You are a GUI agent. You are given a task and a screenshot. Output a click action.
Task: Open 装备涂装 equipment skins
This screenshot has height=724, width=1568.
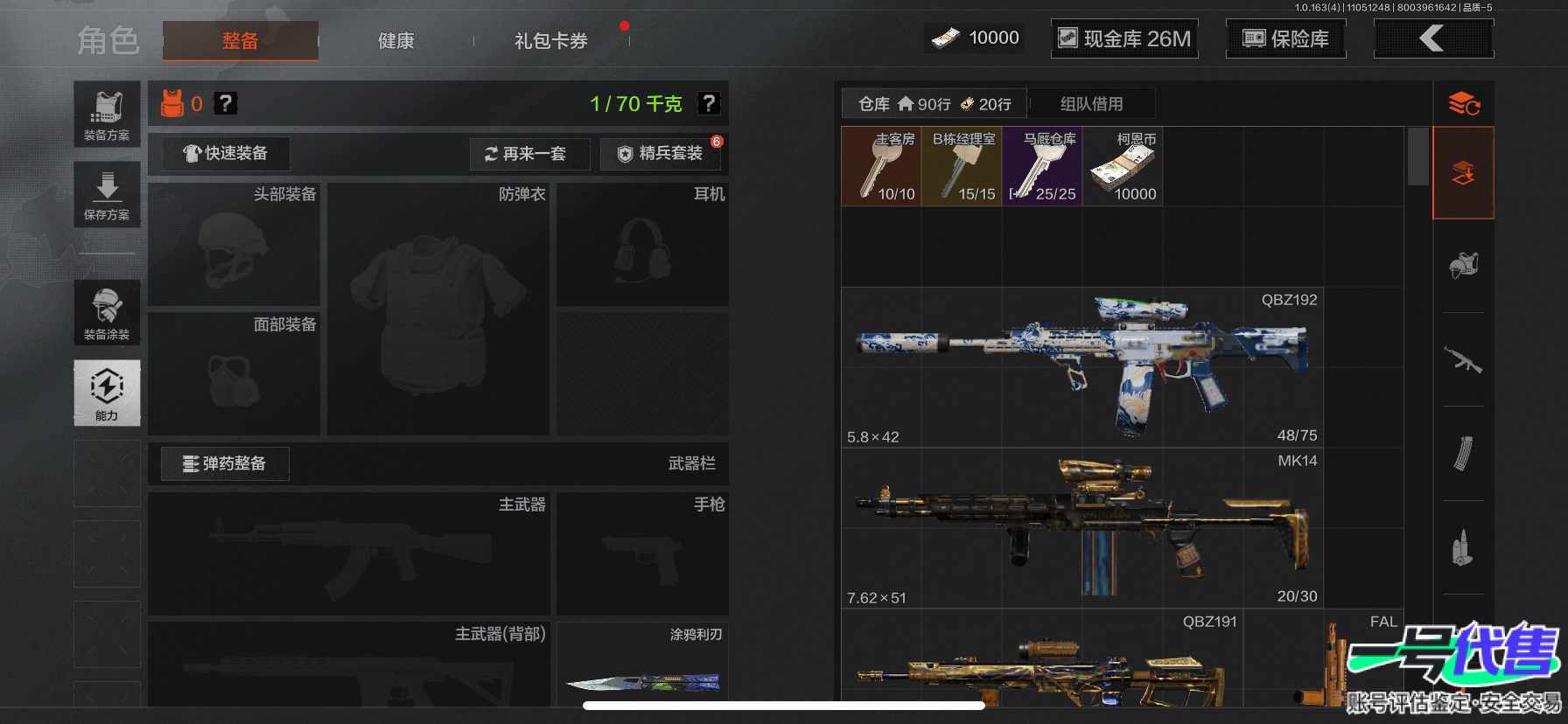[x=107, y=313]
